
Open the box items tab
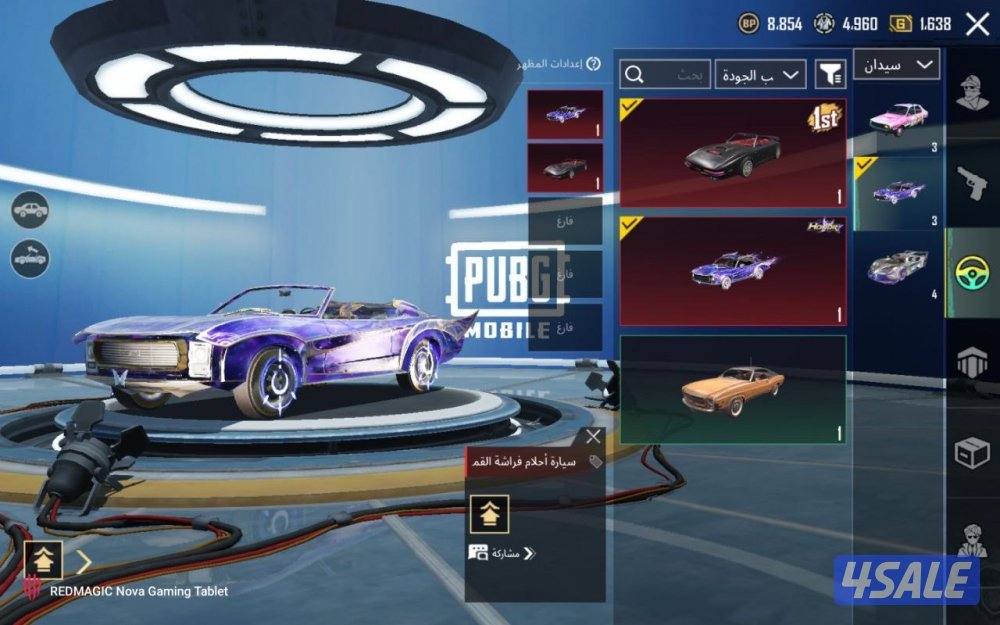pyautogui.click(x=972, y=453)
